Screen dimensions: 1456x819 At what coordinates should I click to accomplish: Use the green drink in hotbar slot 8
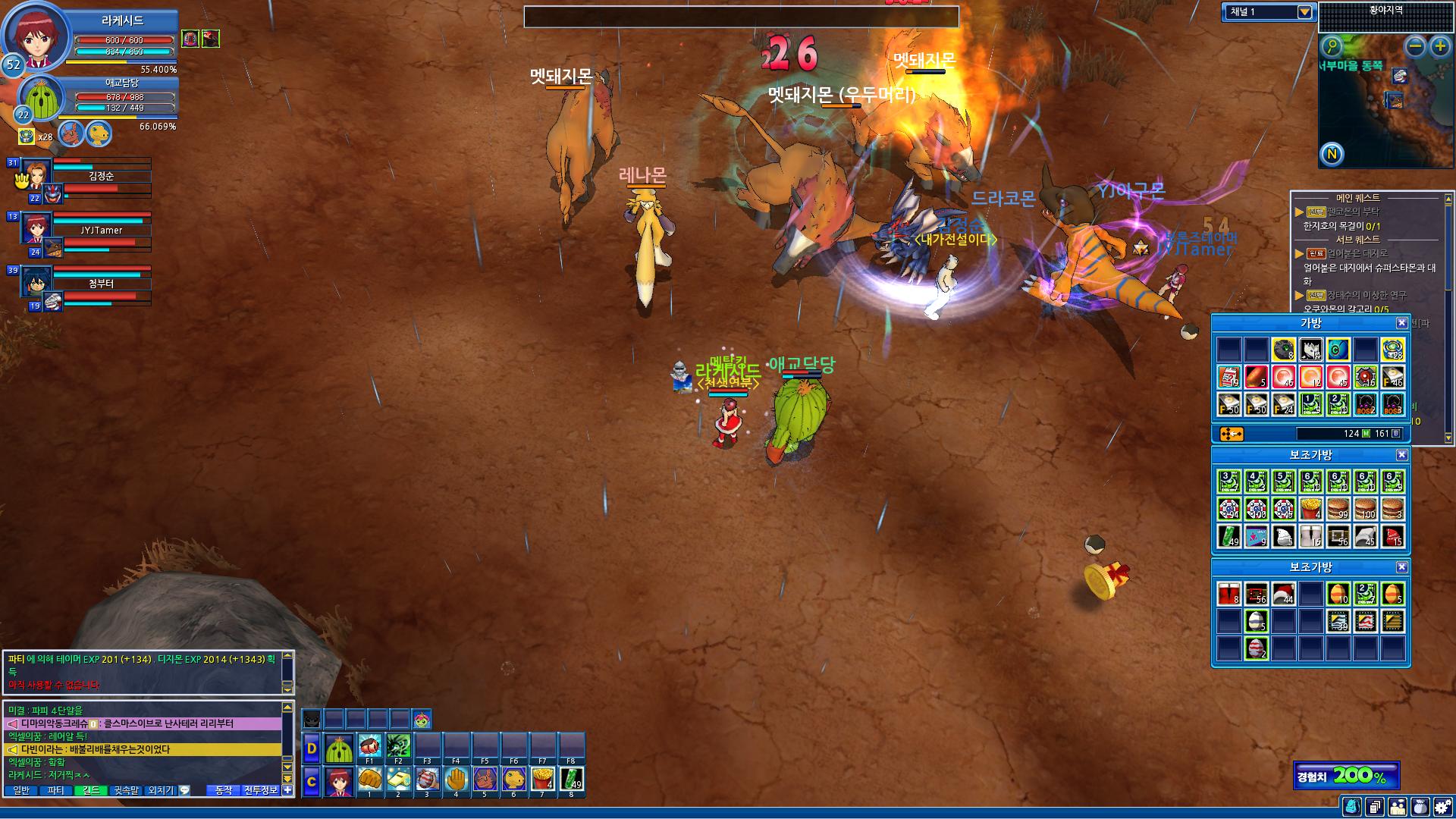571,780
